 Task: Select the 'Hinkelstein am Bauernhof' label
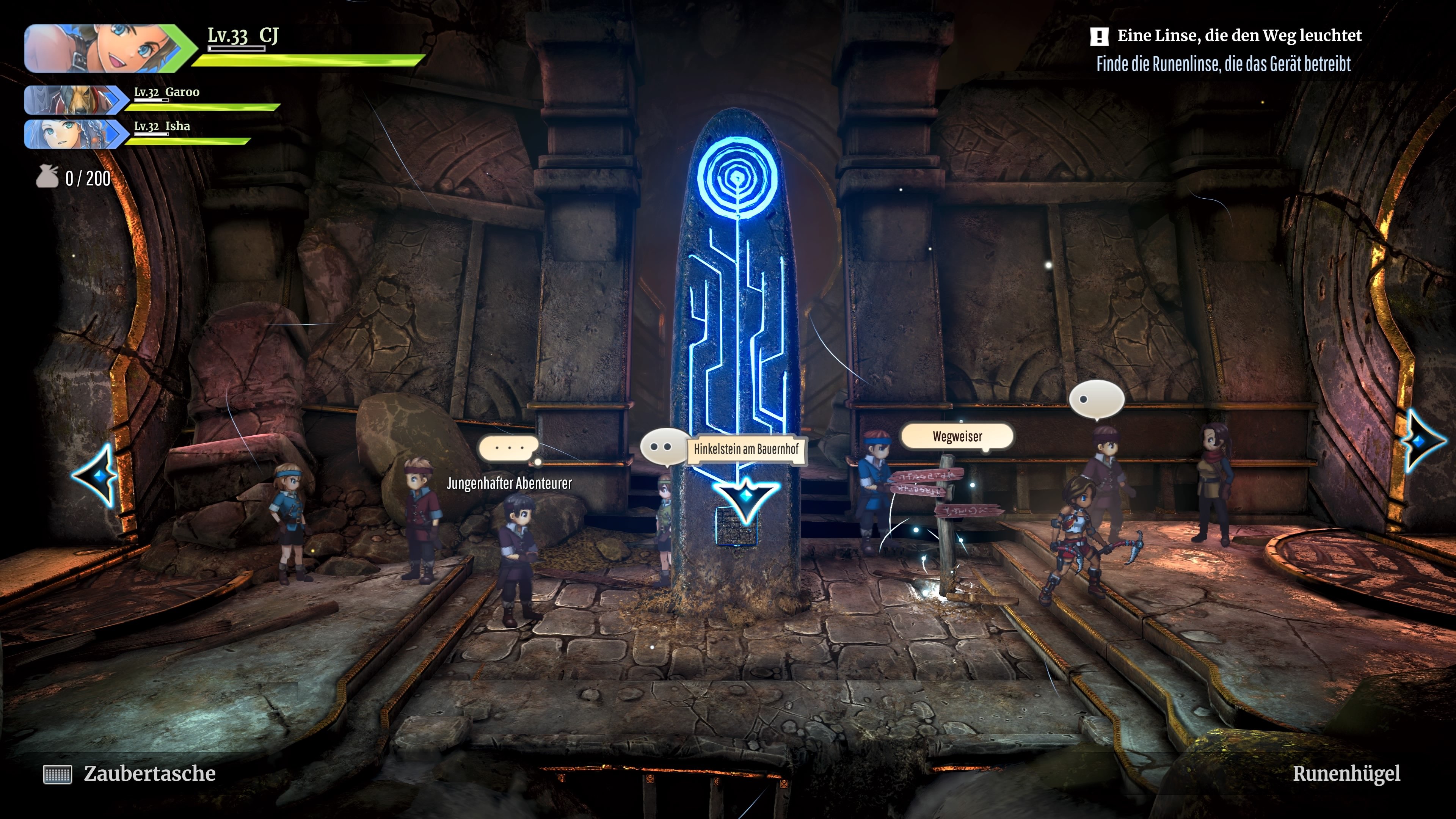coord(745,450)
